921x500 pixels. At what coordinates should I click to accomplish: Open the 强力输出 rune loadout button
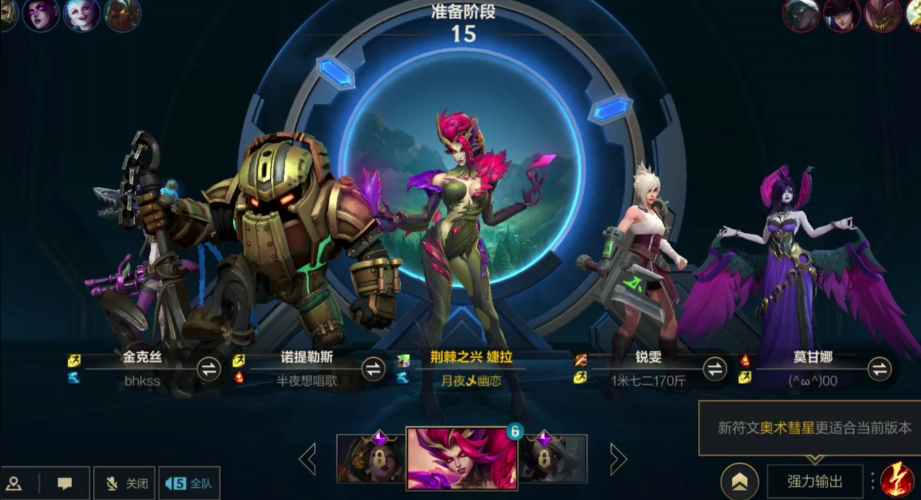click(x=814, y=481)
